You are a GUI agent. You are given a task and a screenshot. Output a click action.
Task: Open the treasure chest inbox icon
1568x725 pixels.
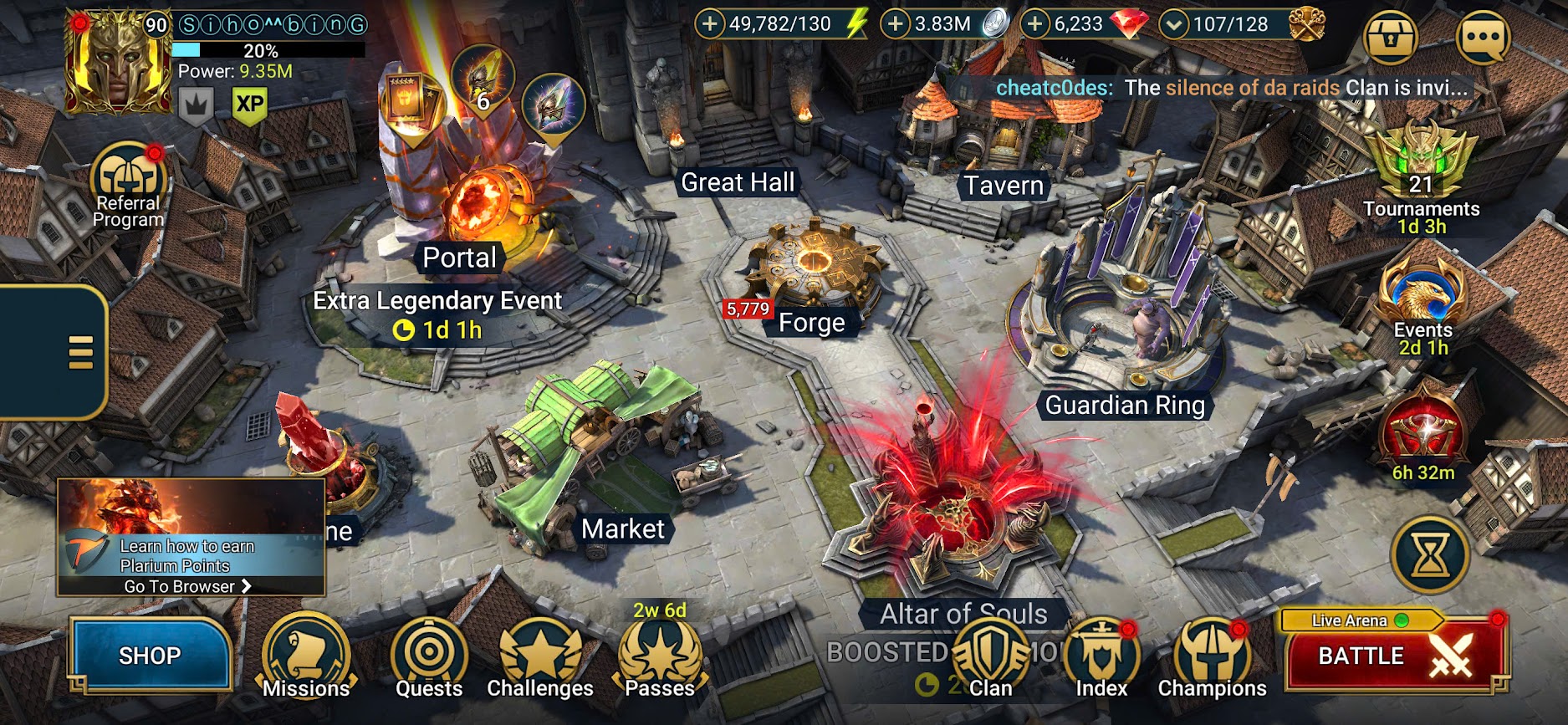click(1391, 38)
